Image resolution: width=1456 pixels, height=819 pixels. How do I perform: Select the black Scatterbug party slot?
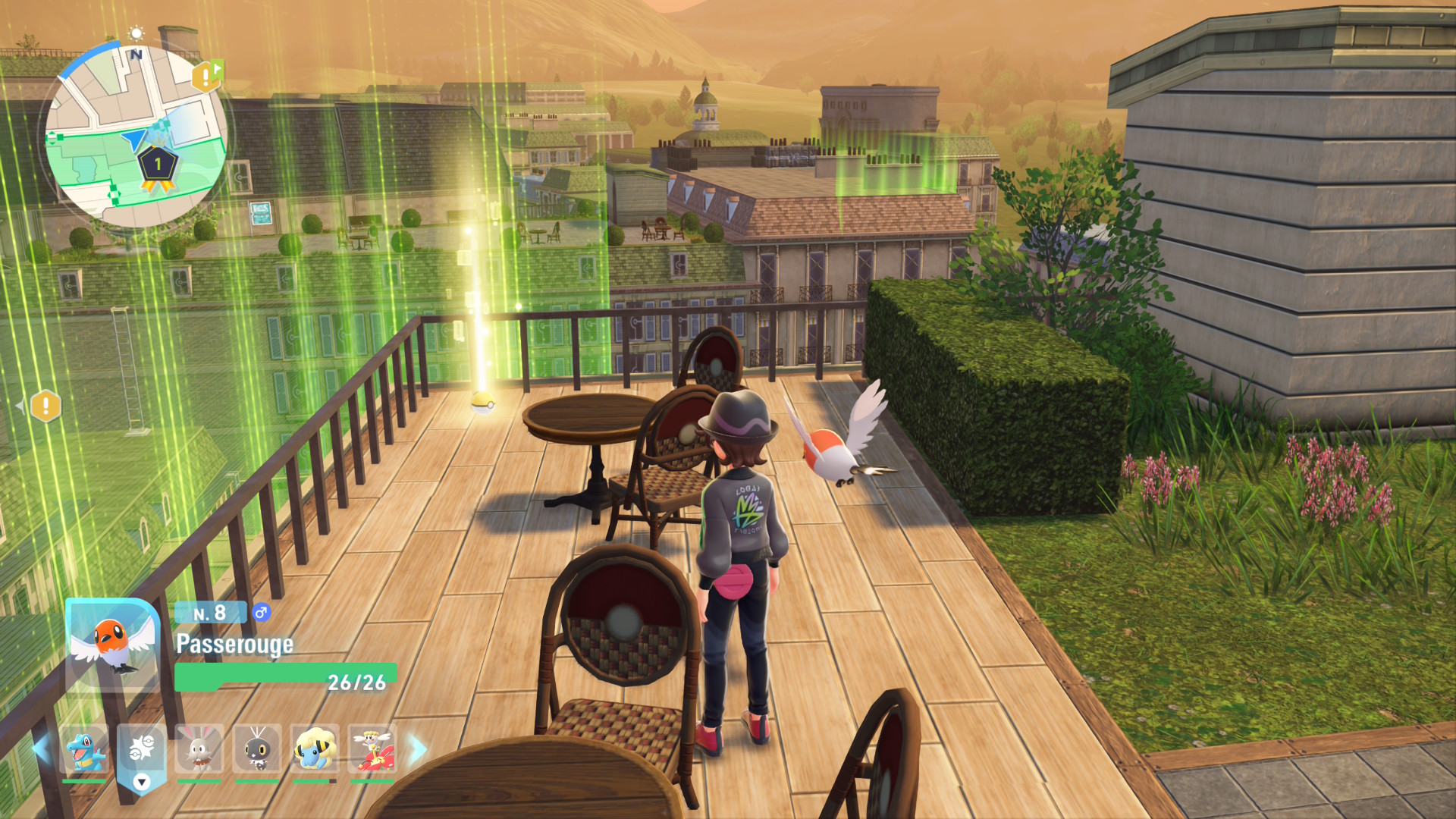click(257, 749)
